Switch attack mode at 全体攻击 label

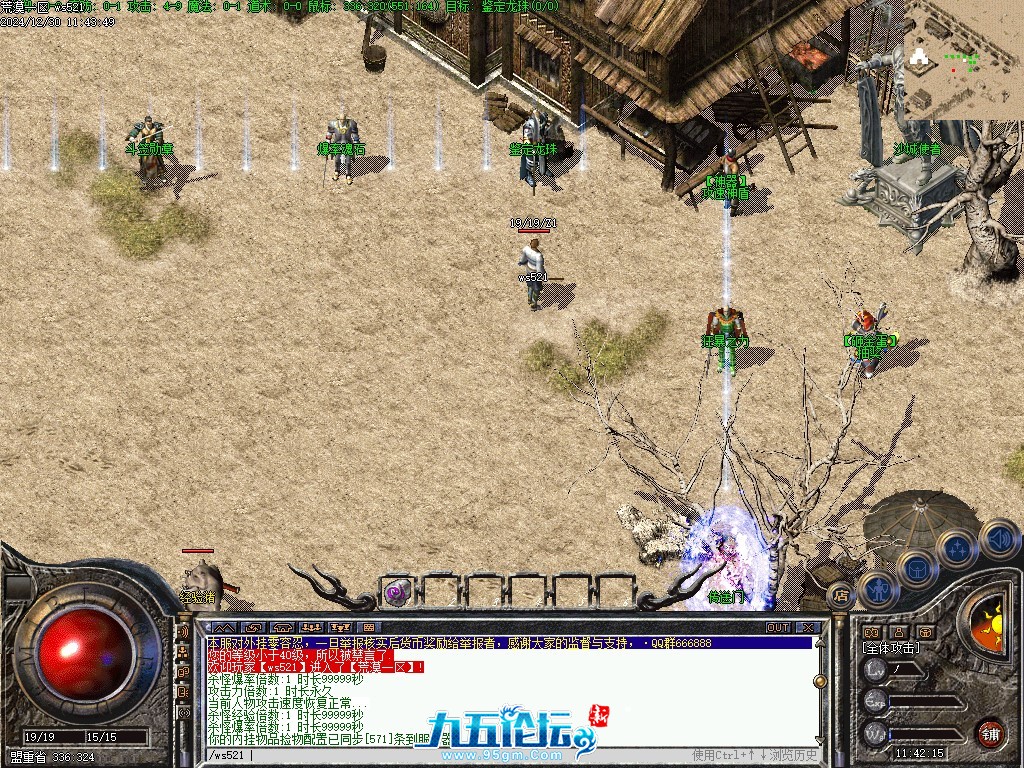pyautogui.click(x=890, y=648)
